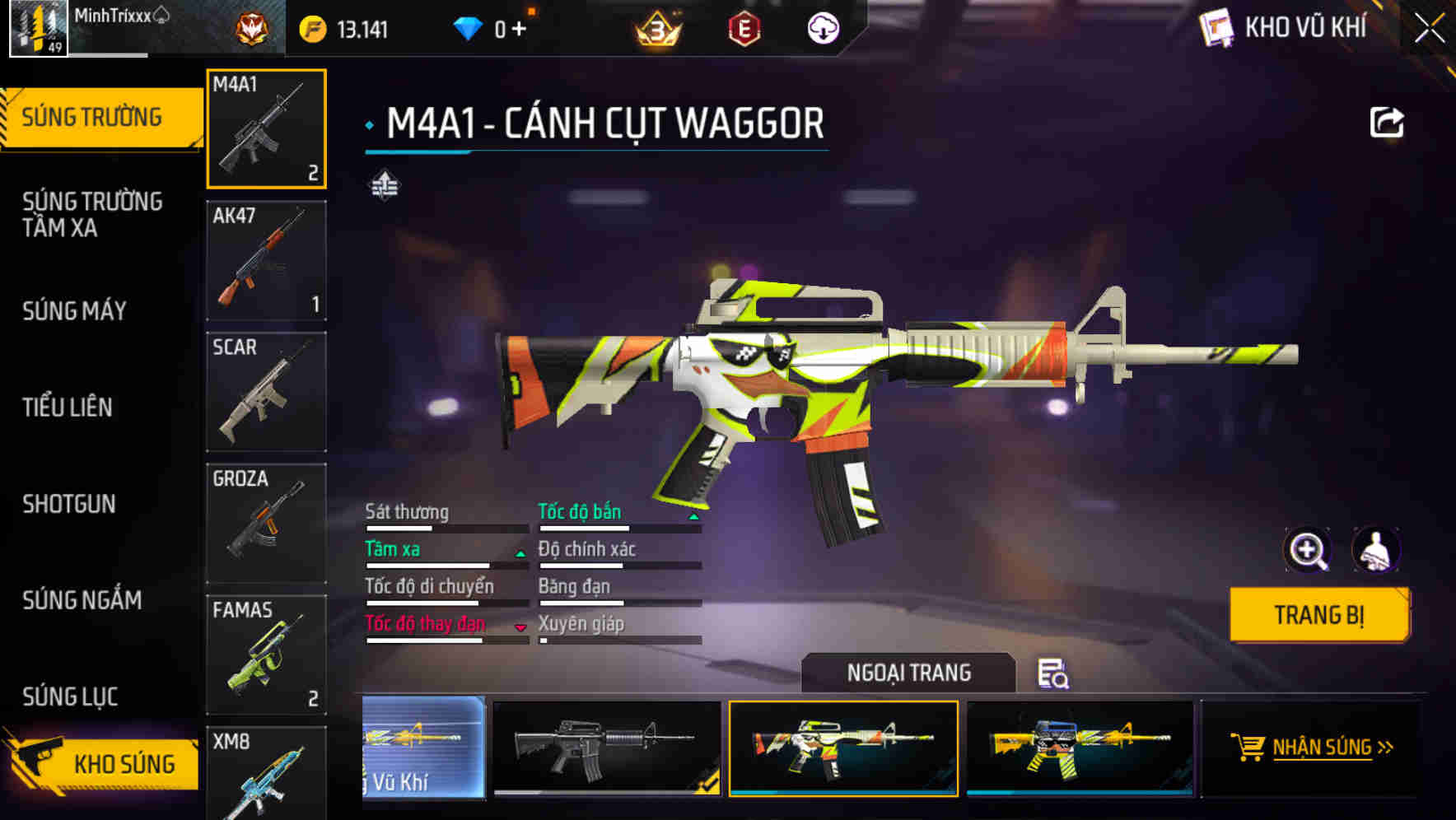
Task: Show the Súng Ngắm category
Action: coord(82,600)
